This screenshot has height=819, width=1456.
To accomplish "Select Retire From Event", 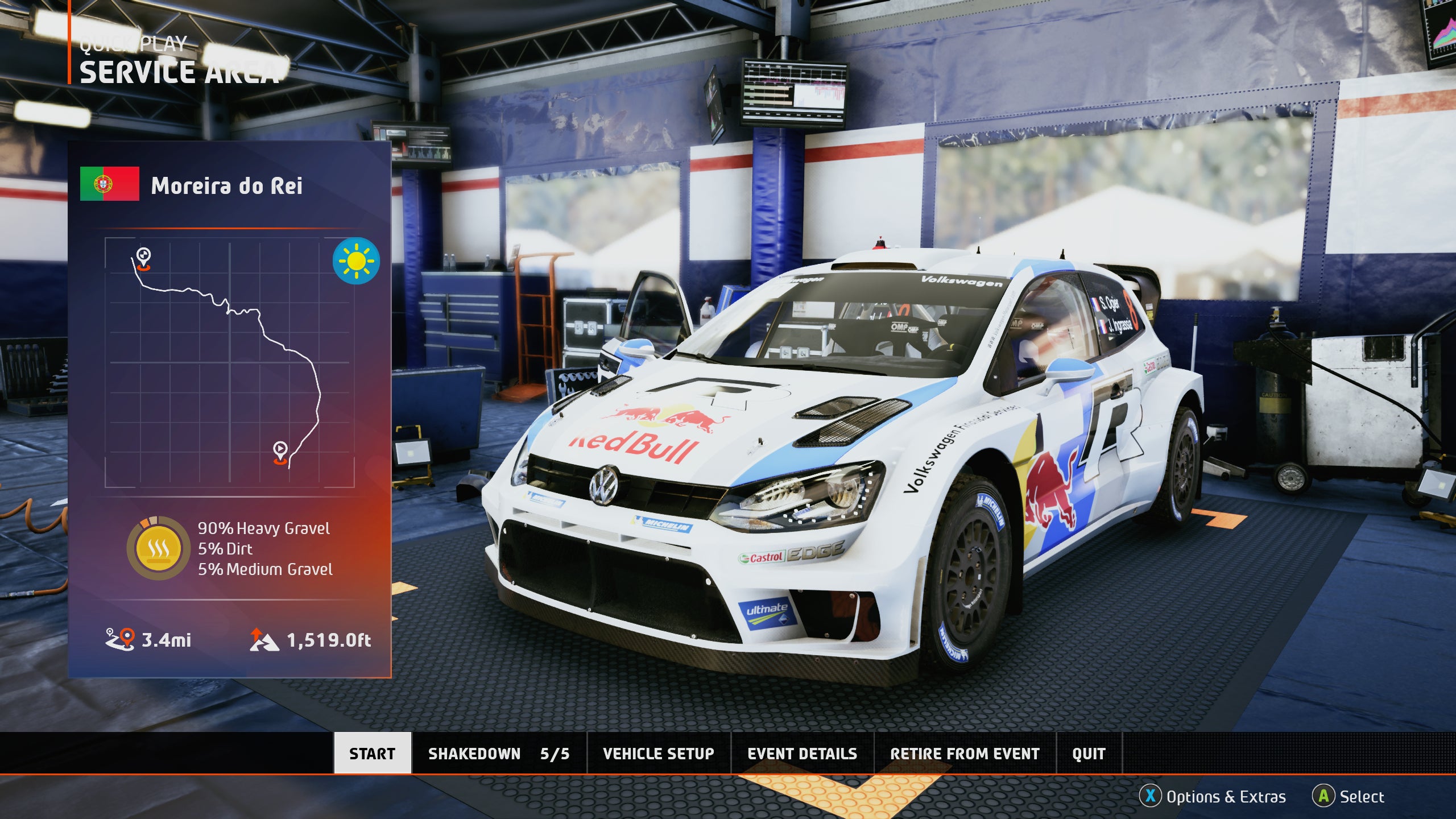I will pyautogui.click(x=965, y=753).
